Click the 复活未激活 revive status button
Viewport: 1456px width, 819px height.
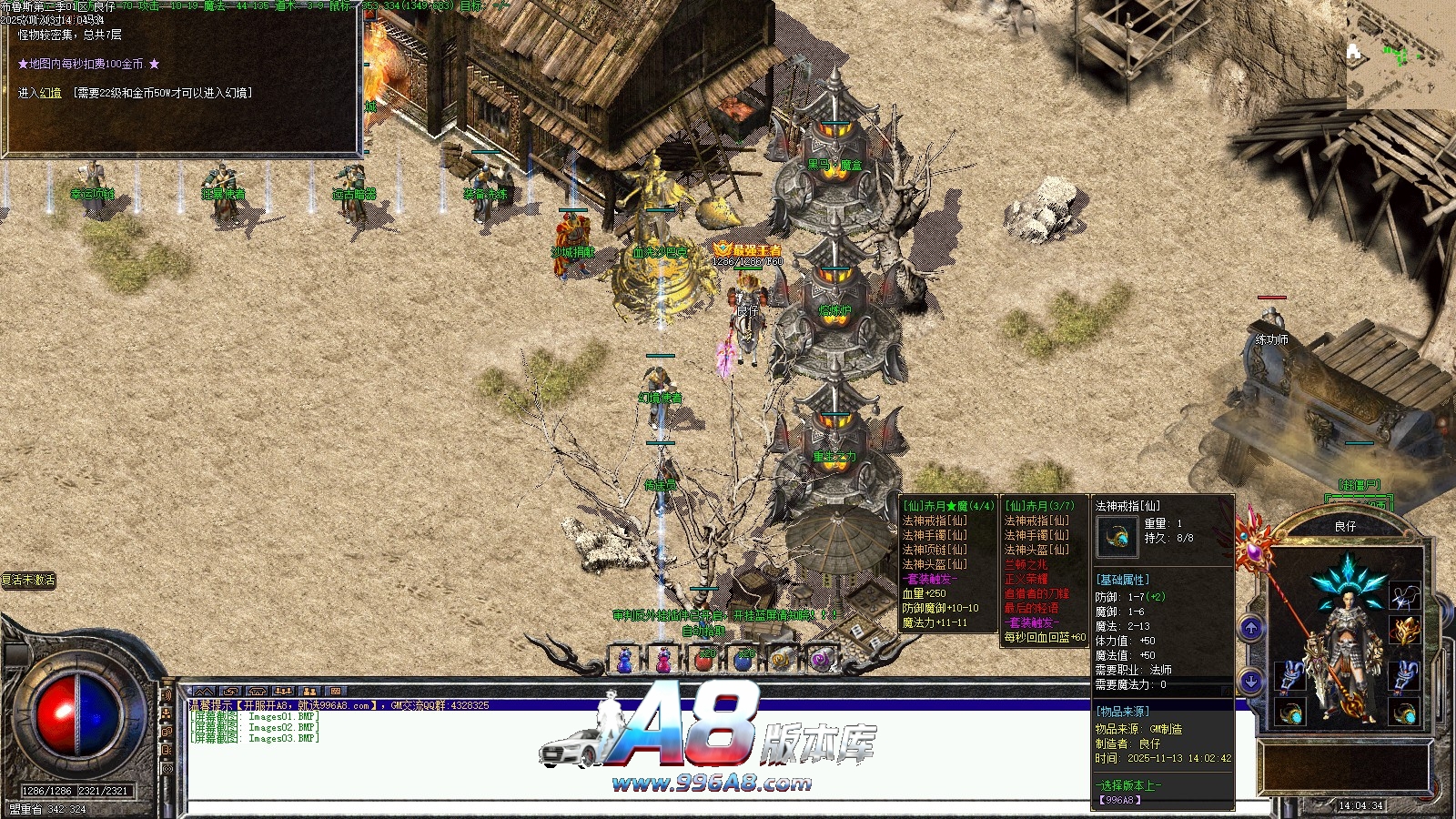(x=29, y=580)
